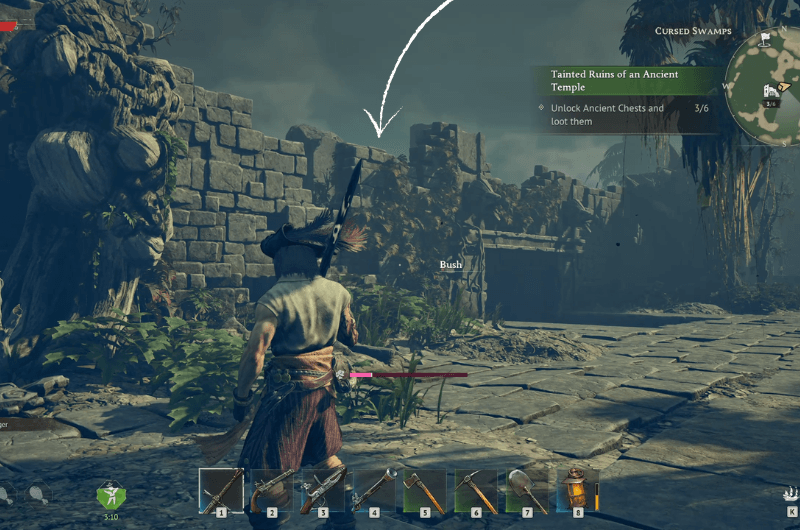Viewport: 800px width, 530px height.
Task: Equip the lantern in slot 8
Action: point(578,490)
